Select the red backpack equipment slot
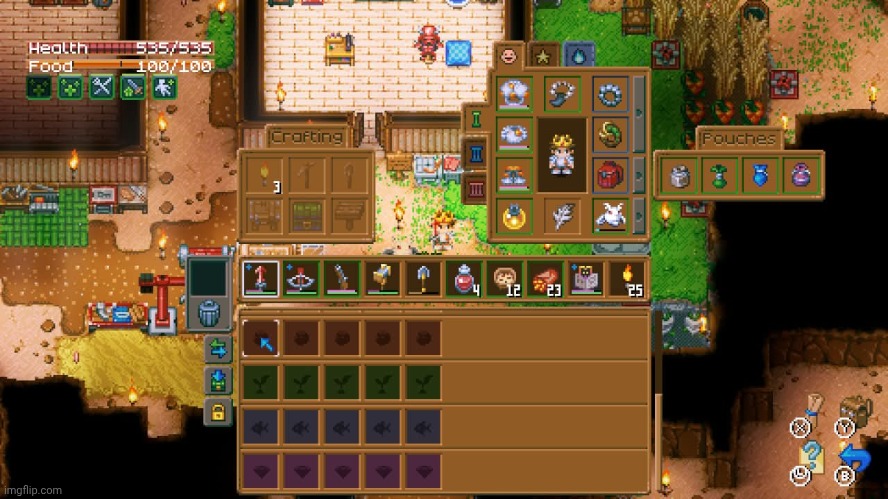This screenshot has height=499, width=888. 609,173
